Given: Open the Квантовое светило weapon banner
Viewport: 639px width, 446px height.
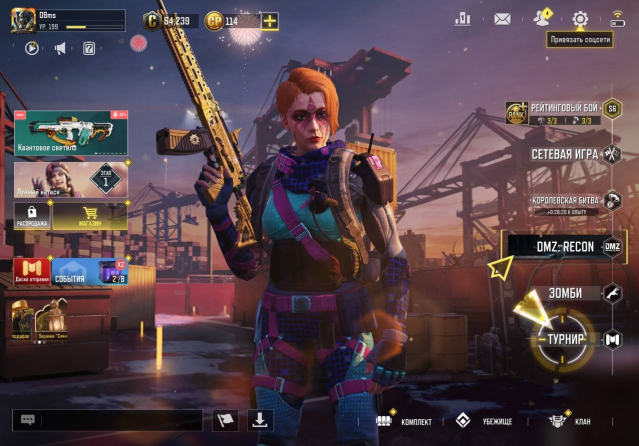Looking at the screenshot, I should click(71, 133).
